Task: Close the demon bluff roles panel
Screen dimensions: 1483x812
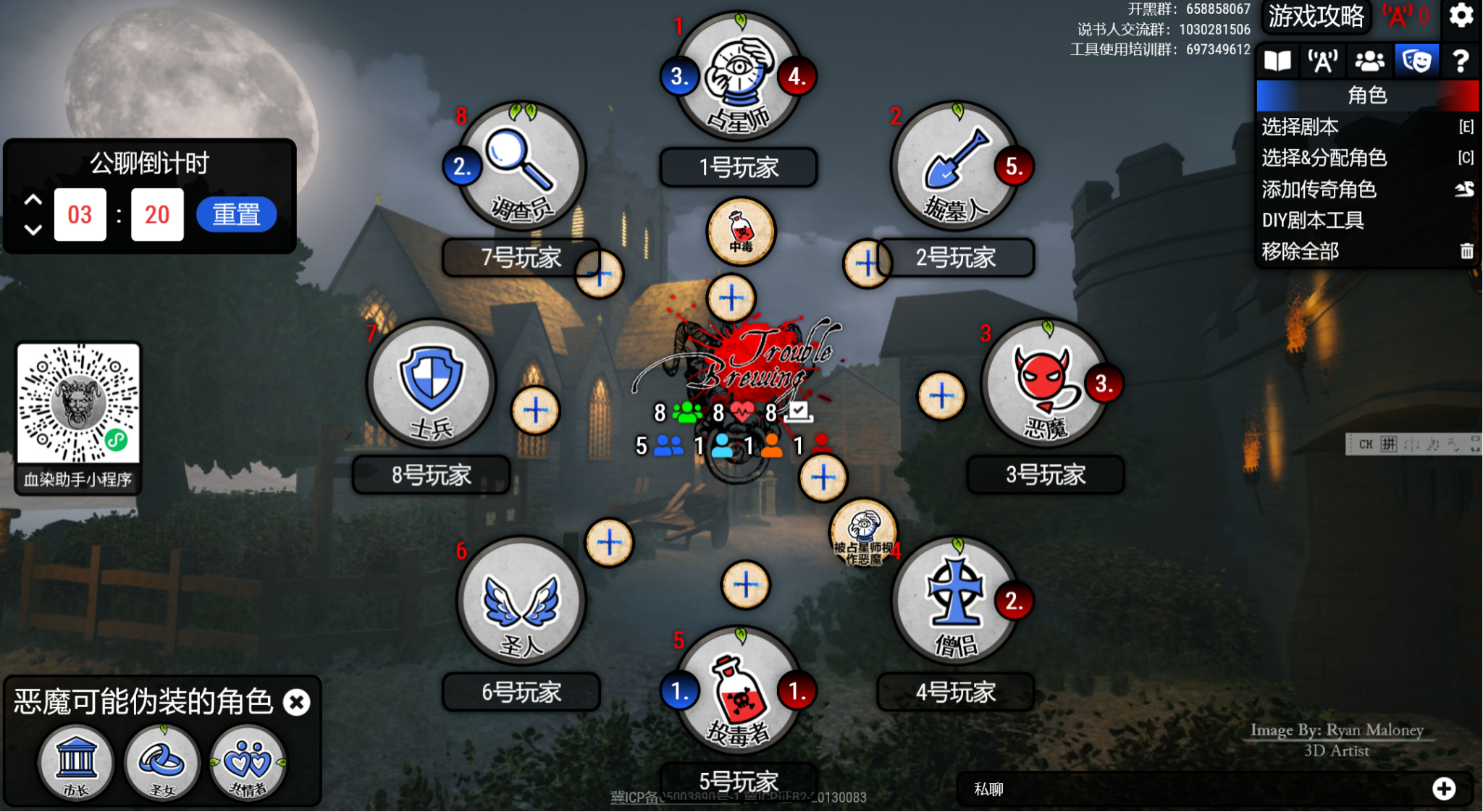Action: (x=296, y=702)
